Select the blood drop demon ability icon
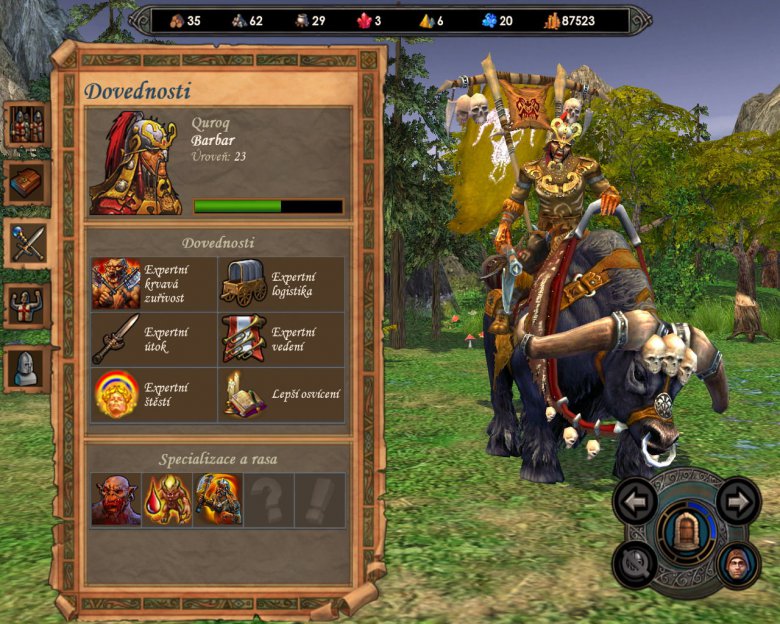780x624 pixels. (167, 500)
